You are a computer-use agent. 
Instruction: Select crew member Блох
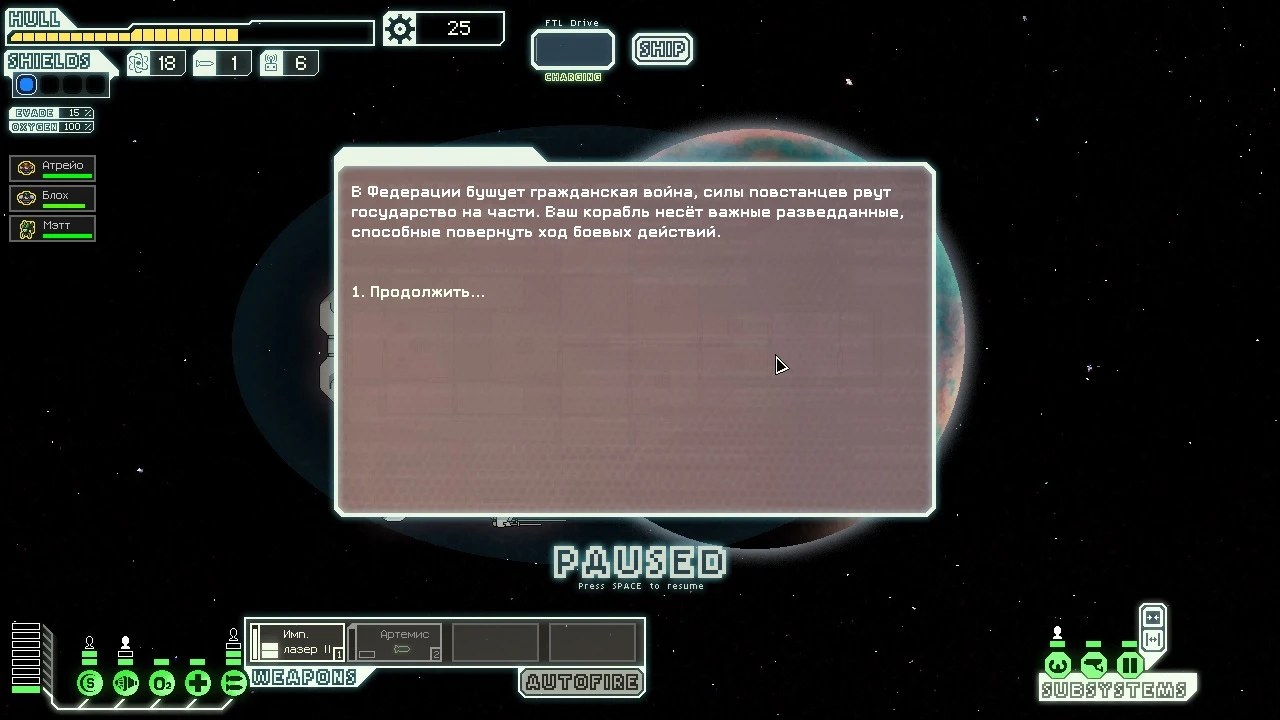click(52, 198)
